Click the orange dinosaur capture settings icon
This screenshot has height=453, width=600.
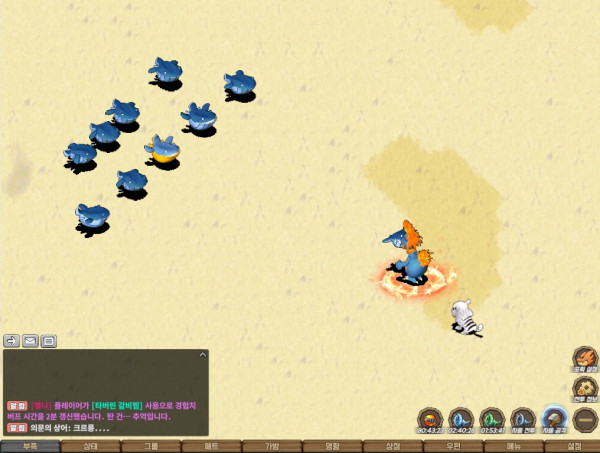[x=585, y=360]
